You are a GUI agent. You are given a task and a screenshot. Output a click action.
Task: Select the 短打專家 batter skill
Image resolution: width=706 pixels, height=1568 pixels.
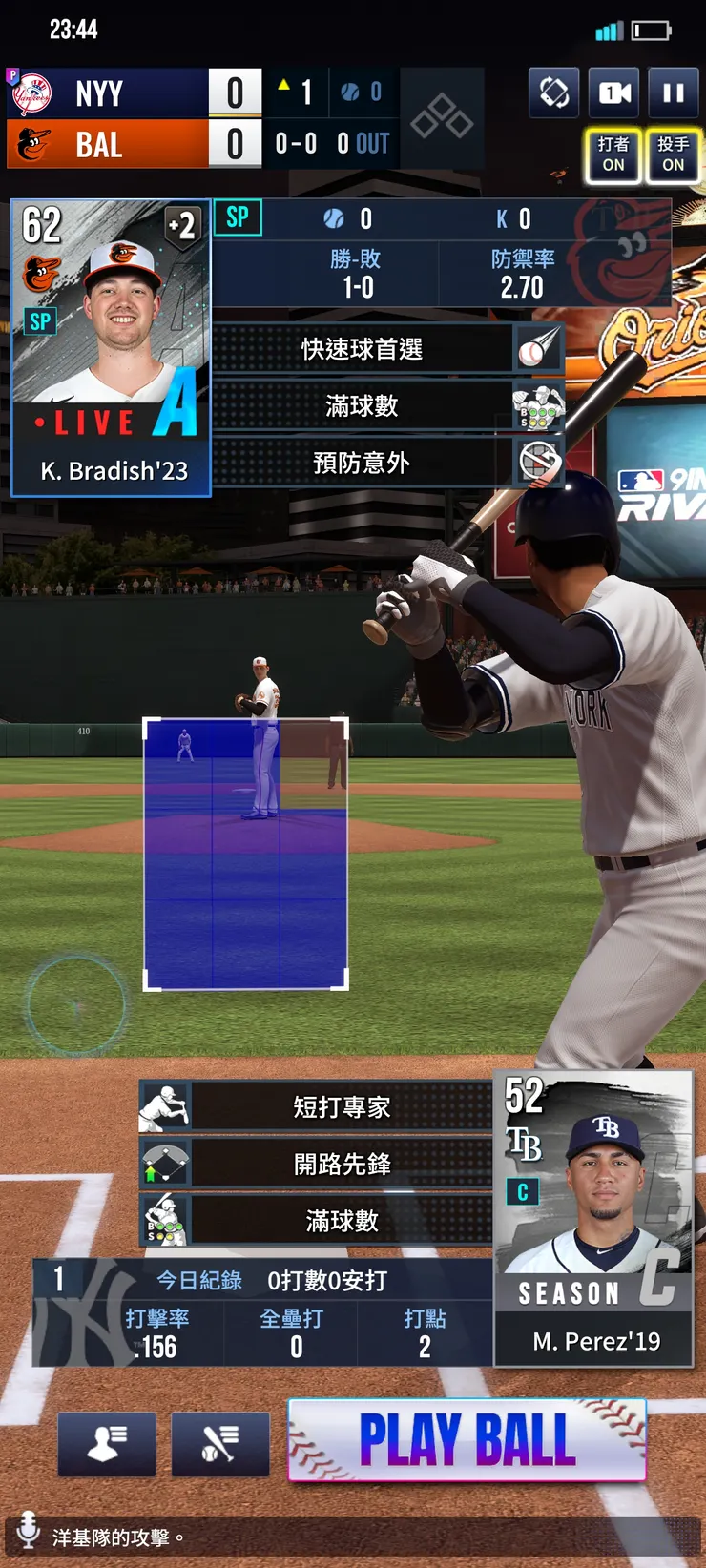click(342, 1106)
